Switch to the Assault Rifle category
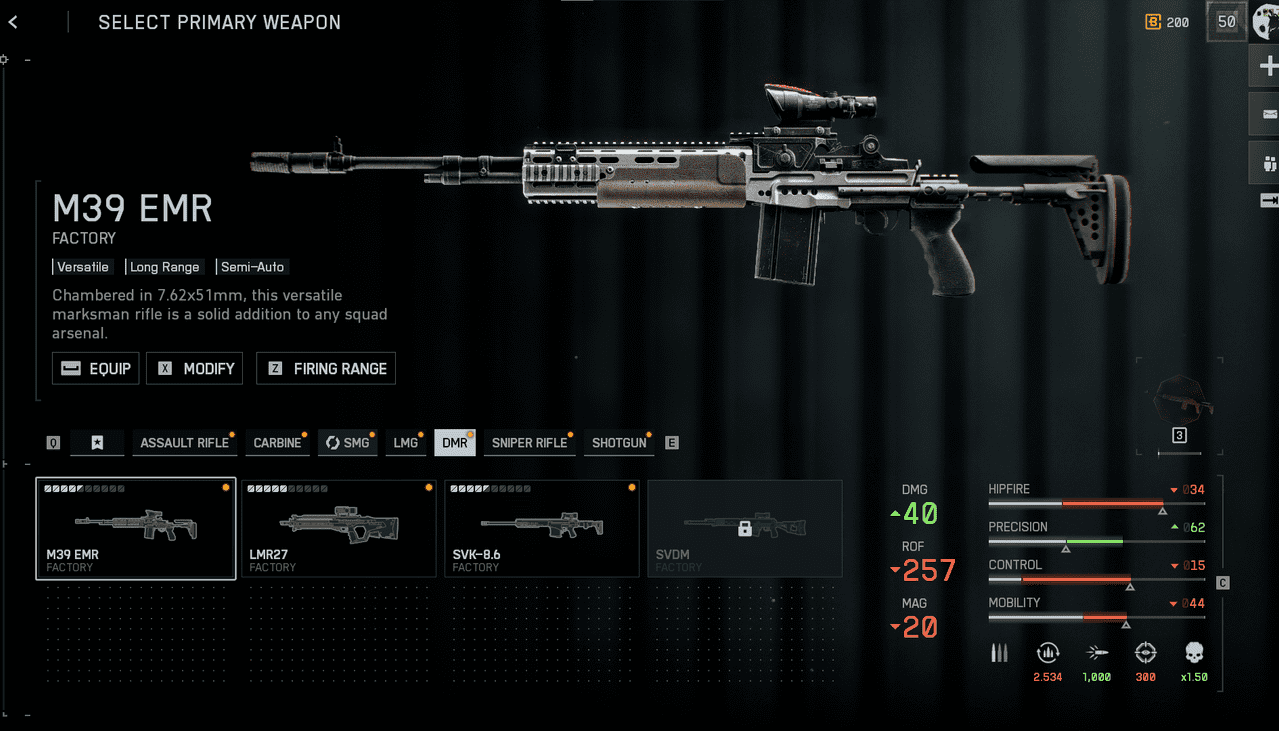The image size is (1279, 731). tap(184, 442)
